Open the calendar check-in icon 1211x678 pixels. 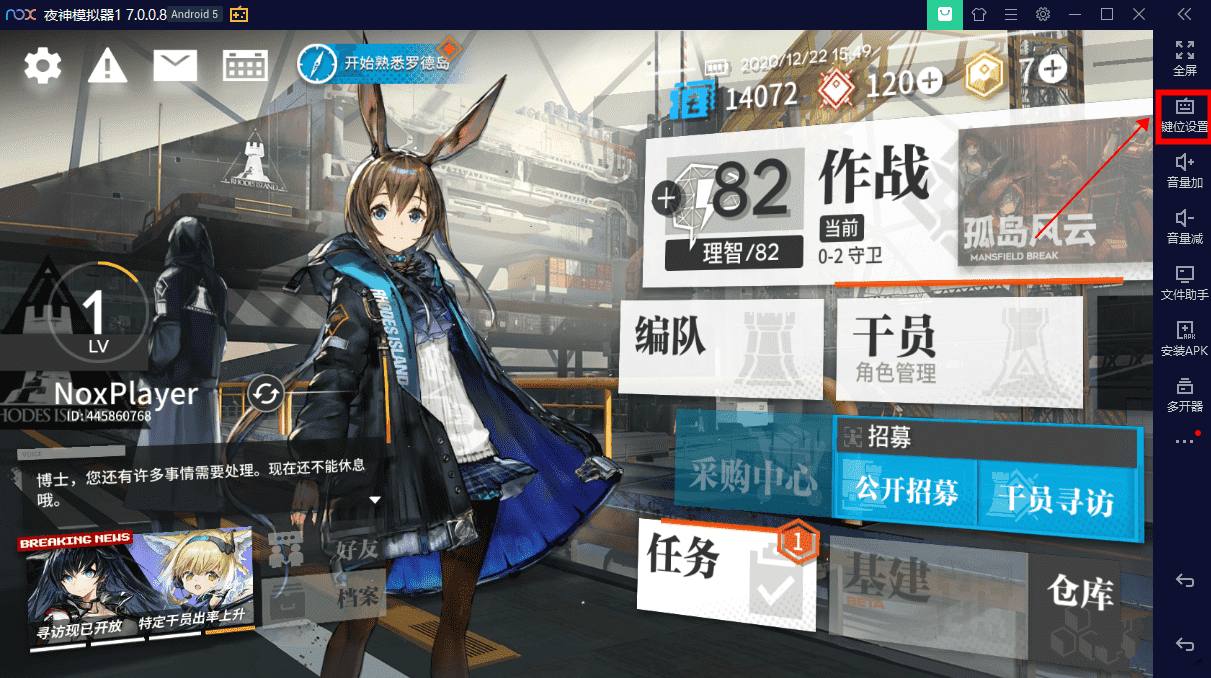click(x=245, y=66)
